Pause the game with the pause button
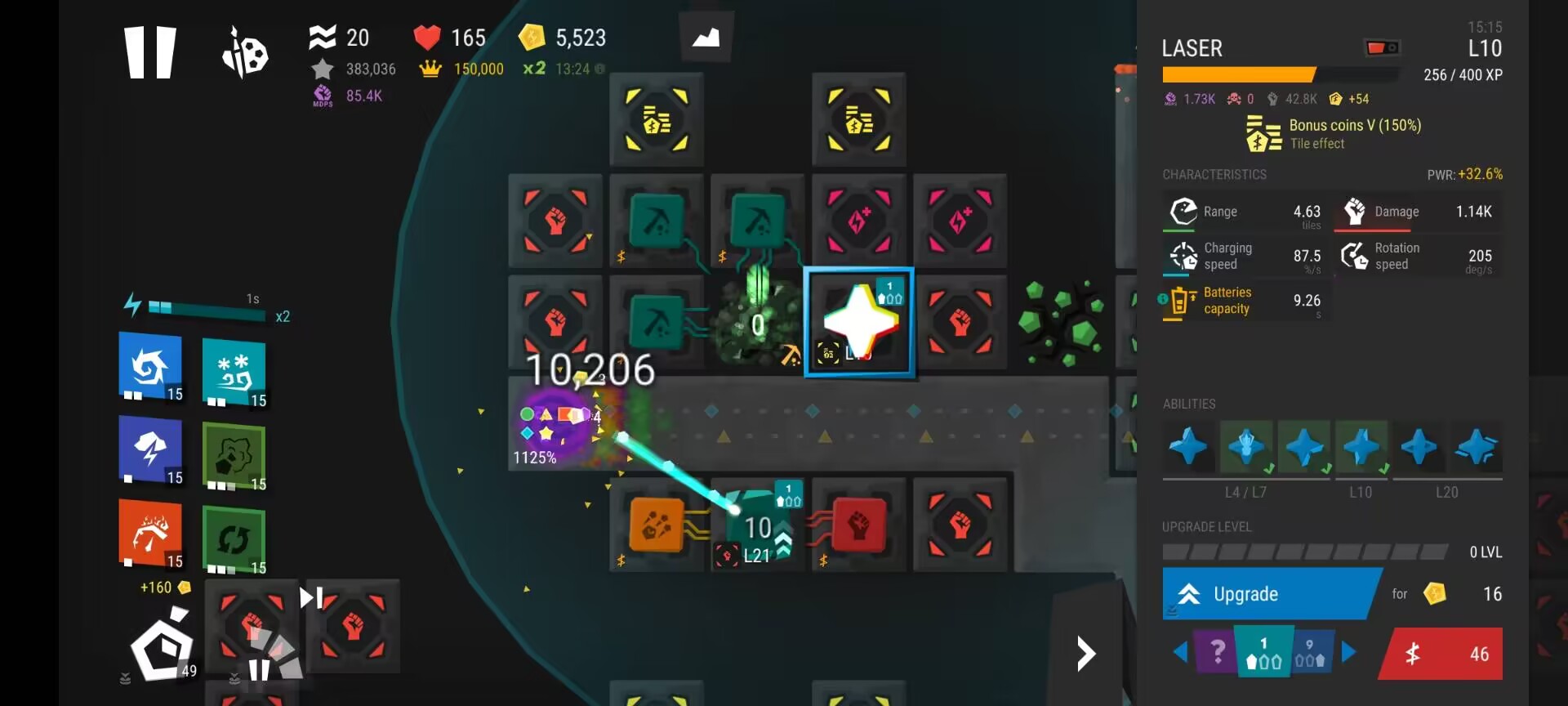The height and width of the screenshot is (706, 1568). 149,52
